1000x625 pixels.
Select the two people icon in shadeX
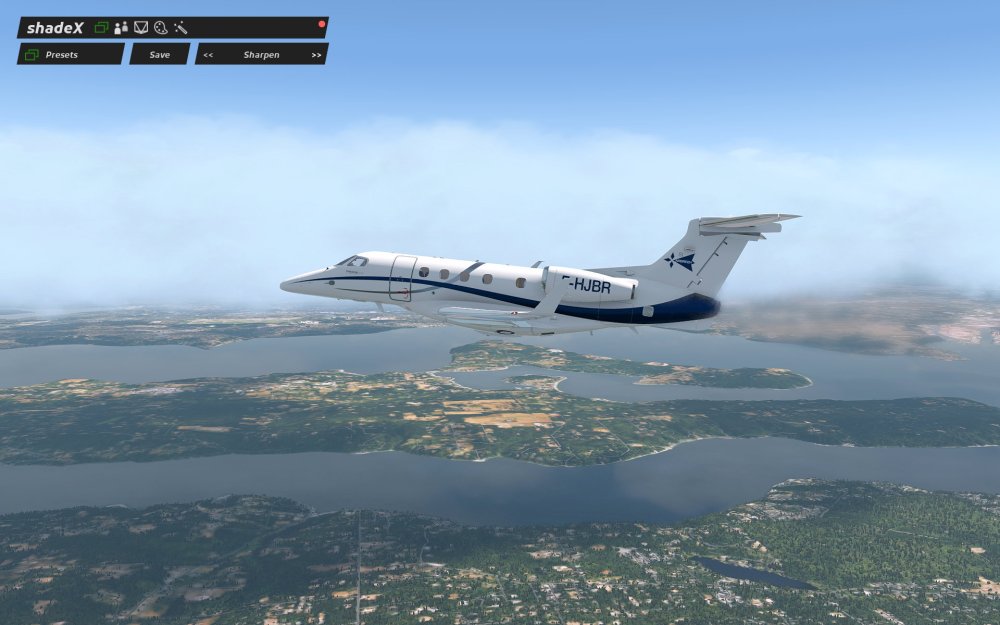point(121,28)
